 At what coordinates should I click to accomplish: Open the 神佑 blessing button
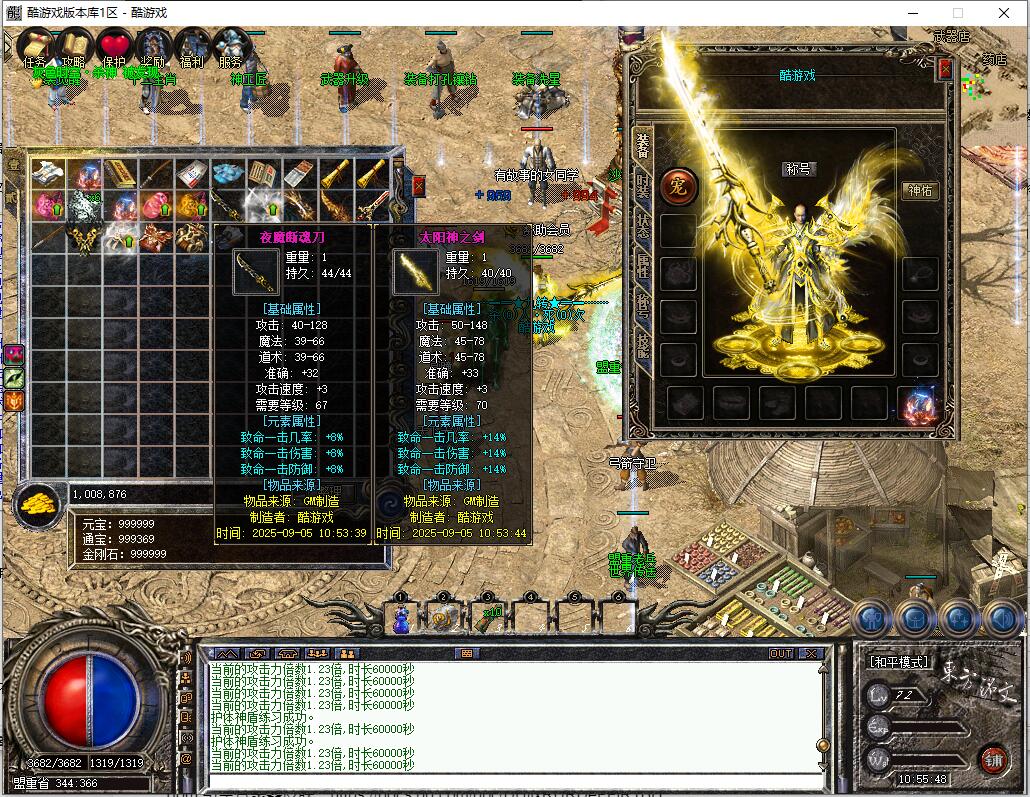point(920,191)
